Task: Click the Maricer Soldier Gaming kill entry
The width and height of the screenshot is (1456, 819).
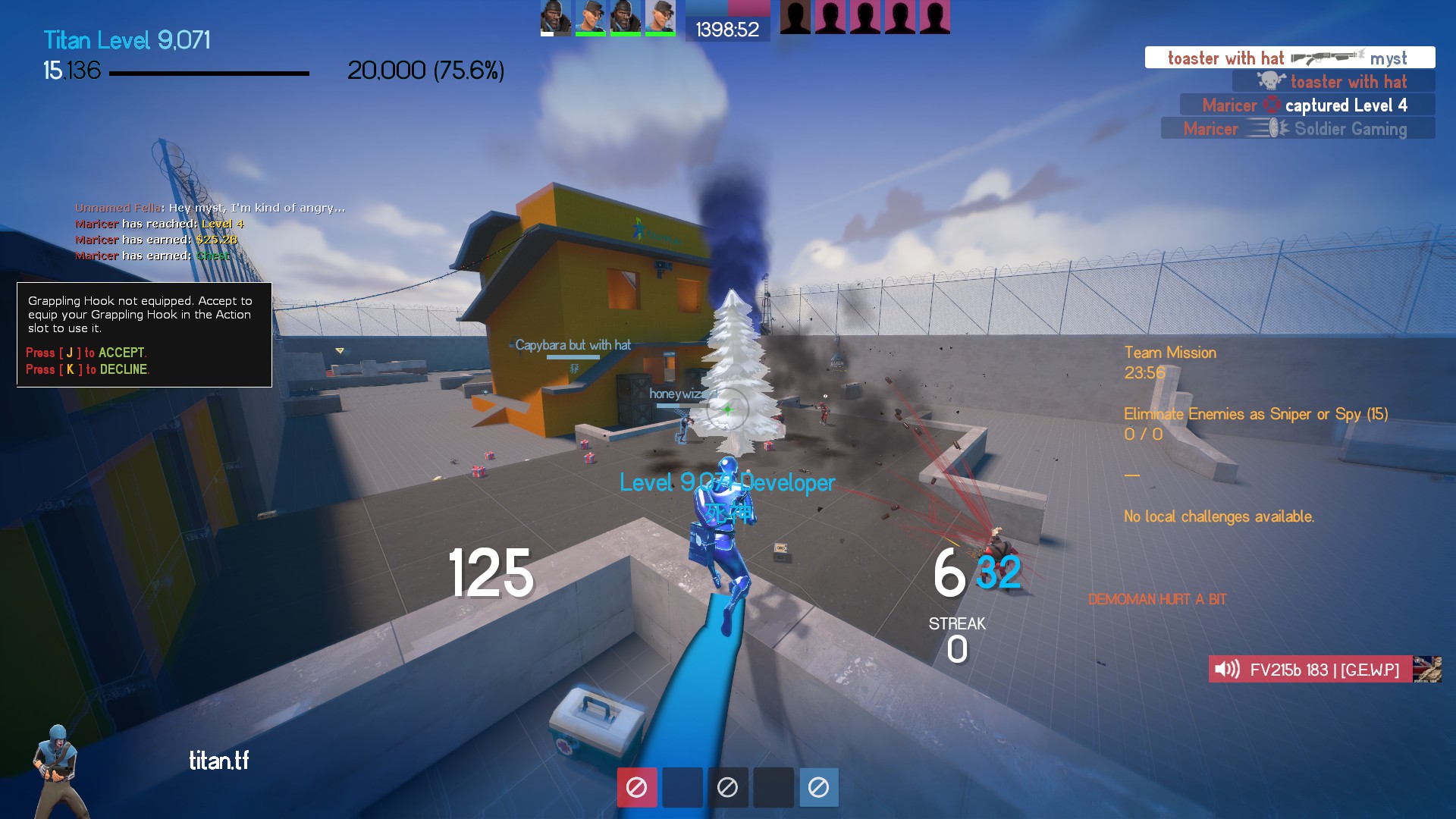Action: coord(1297,129)
